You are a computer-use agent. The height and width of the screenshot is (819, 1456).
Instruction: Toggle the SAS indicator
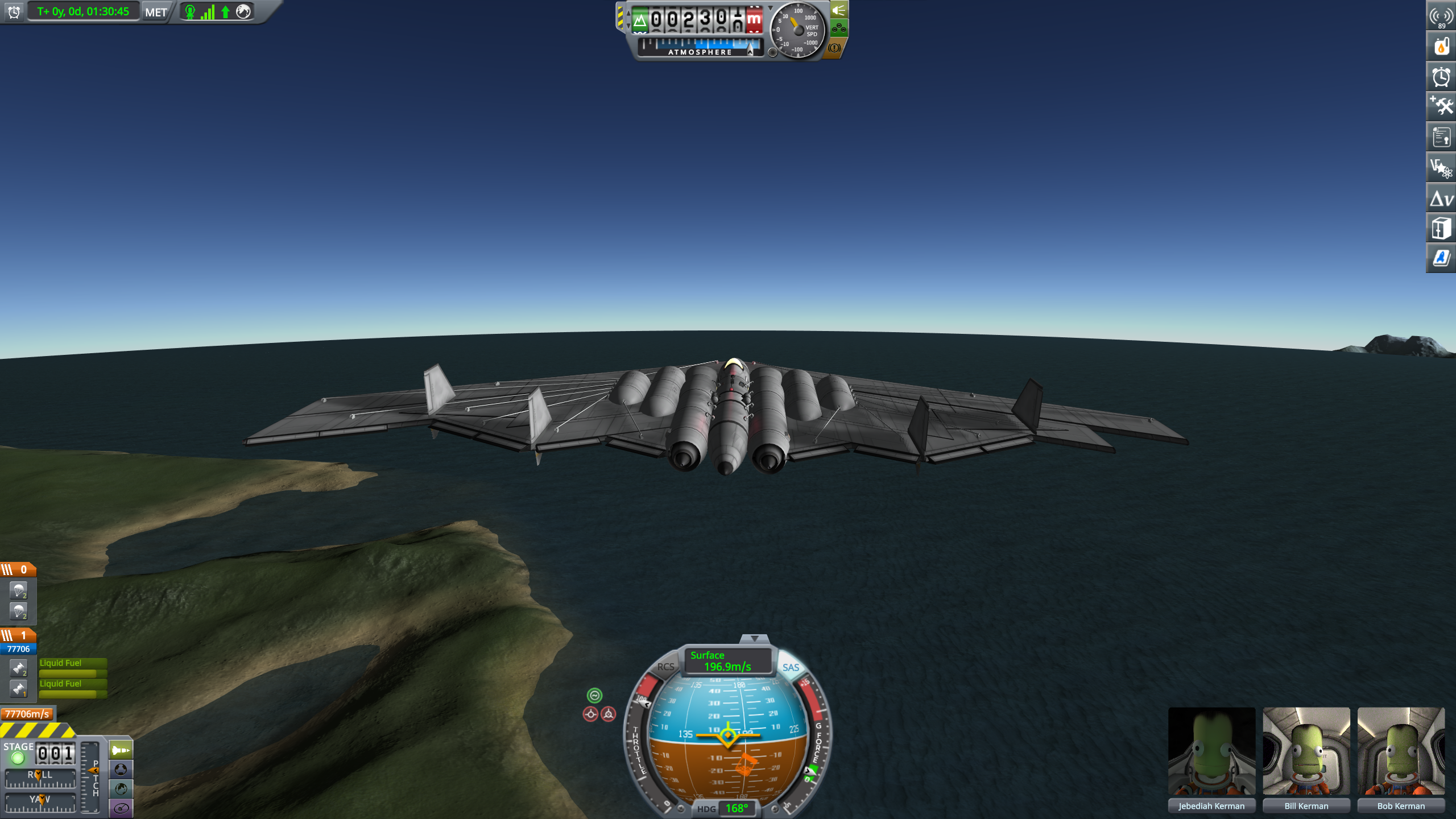point(791,668)
